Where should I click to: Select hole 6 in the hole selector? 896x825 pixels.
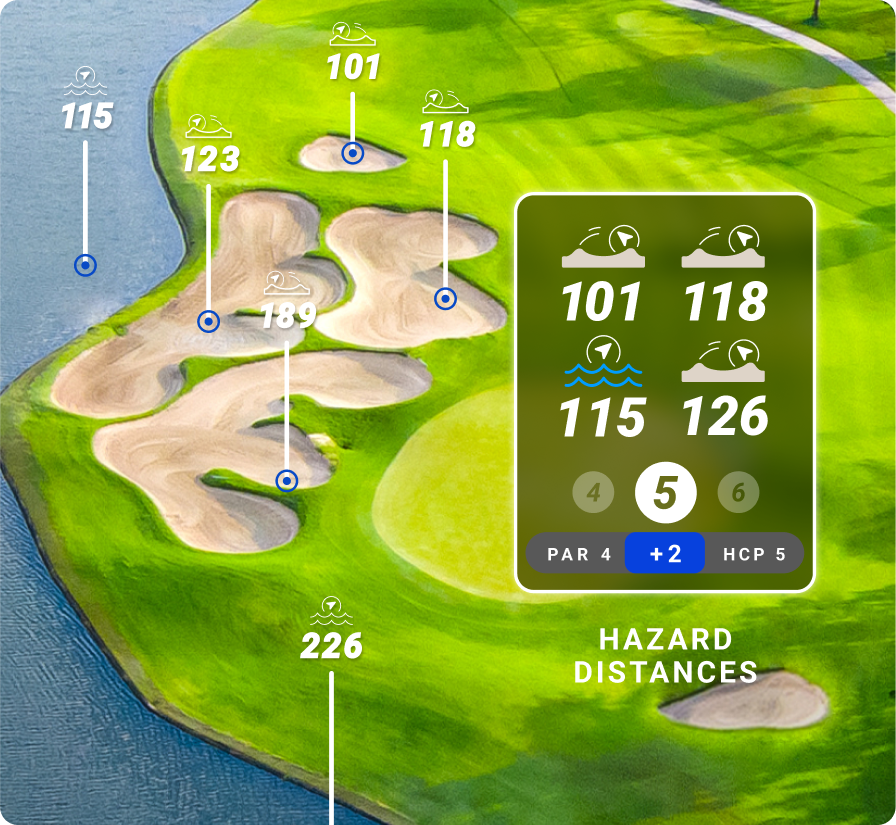tap(738, 493)
